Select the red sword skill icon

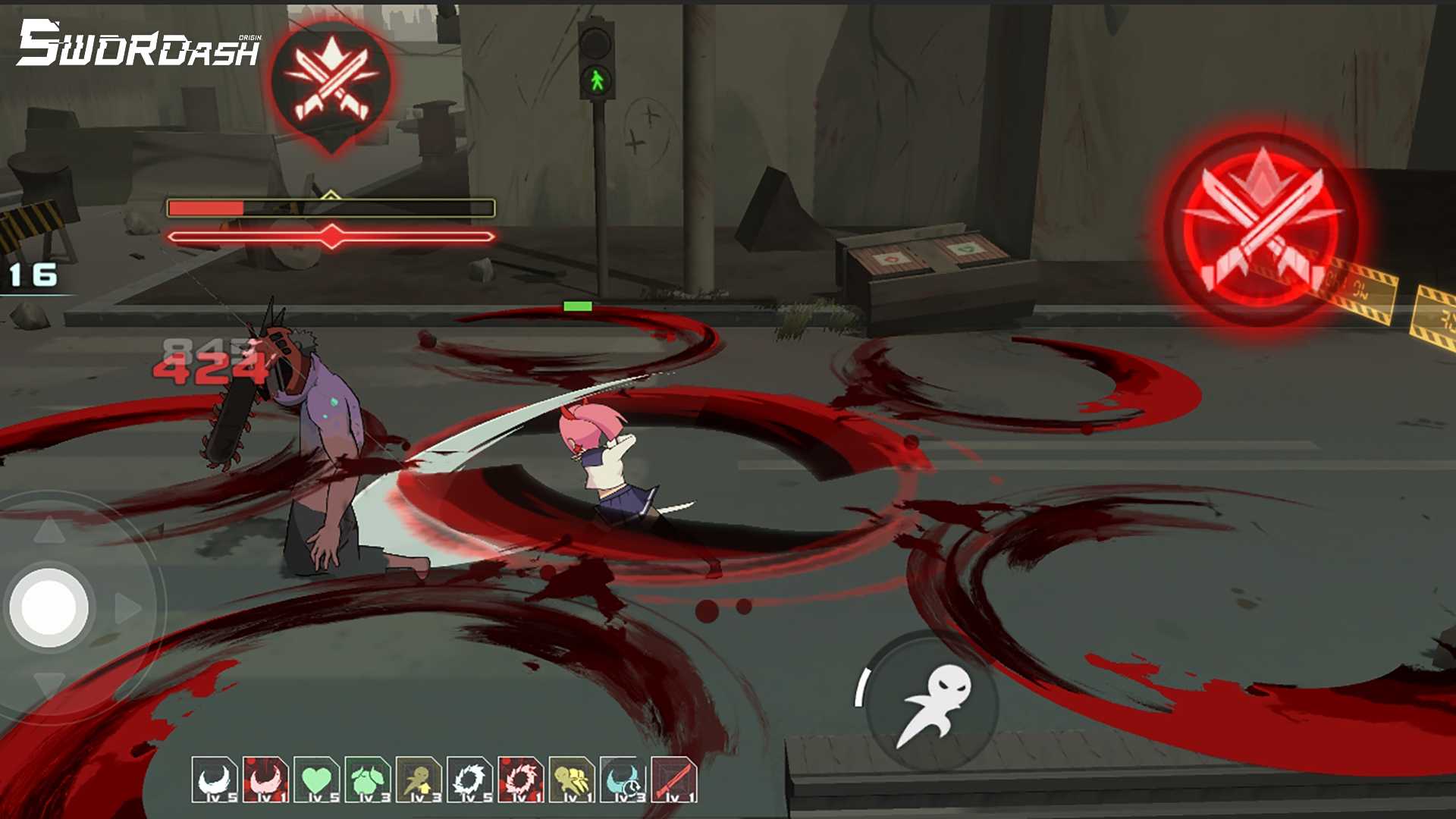click(x=674, y=780)
